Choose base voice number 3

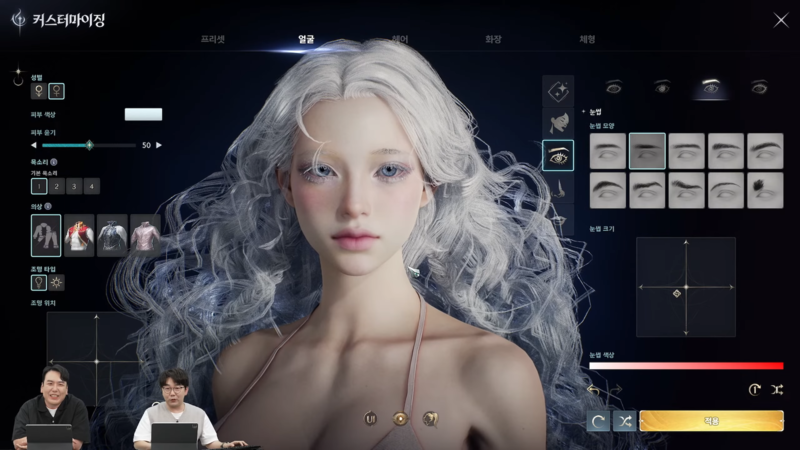pyautogui.click(x=75, y=186)
